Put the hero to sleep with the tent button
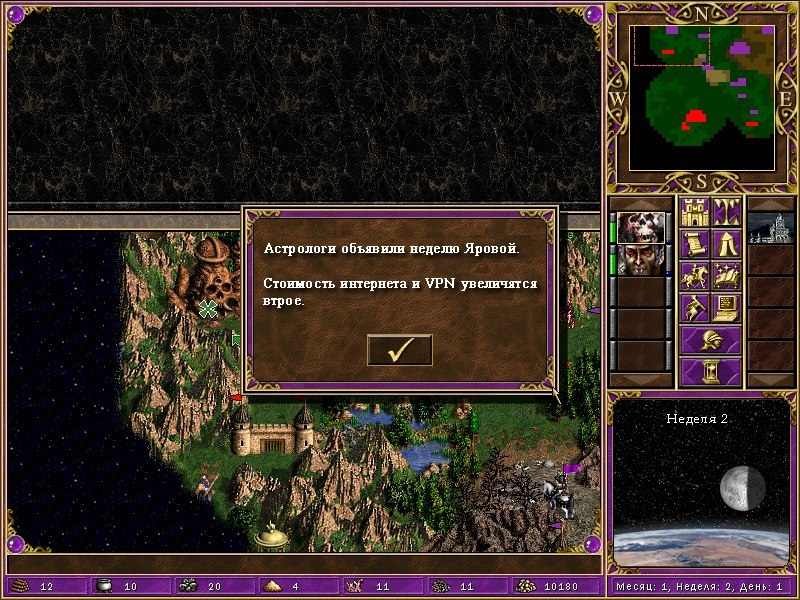Viewport: 800px width, 600px height. point(726,243)
